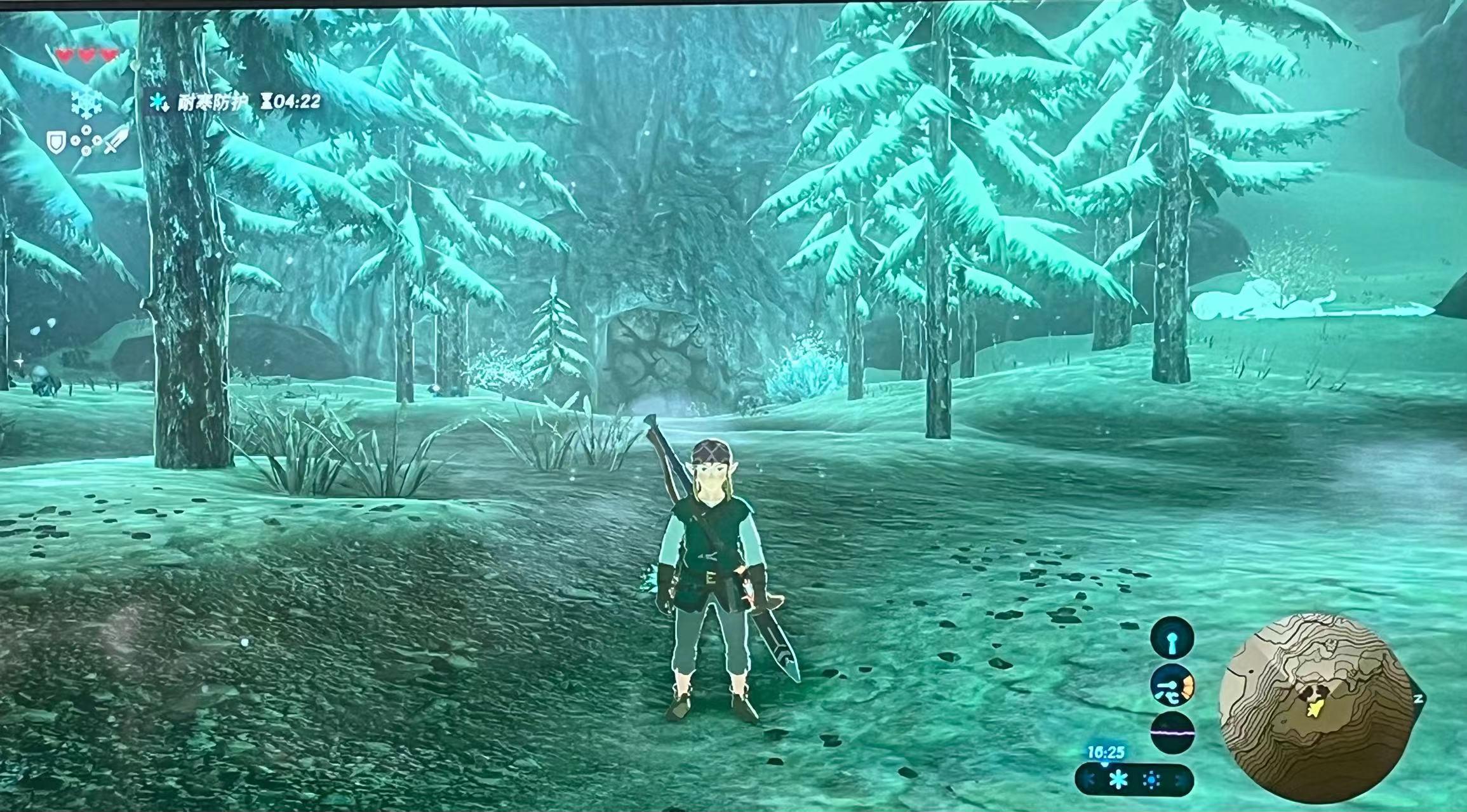Check the thermometer temperature gauge icon
This screenshot has height=812, width=1467.
[1172, 686]
